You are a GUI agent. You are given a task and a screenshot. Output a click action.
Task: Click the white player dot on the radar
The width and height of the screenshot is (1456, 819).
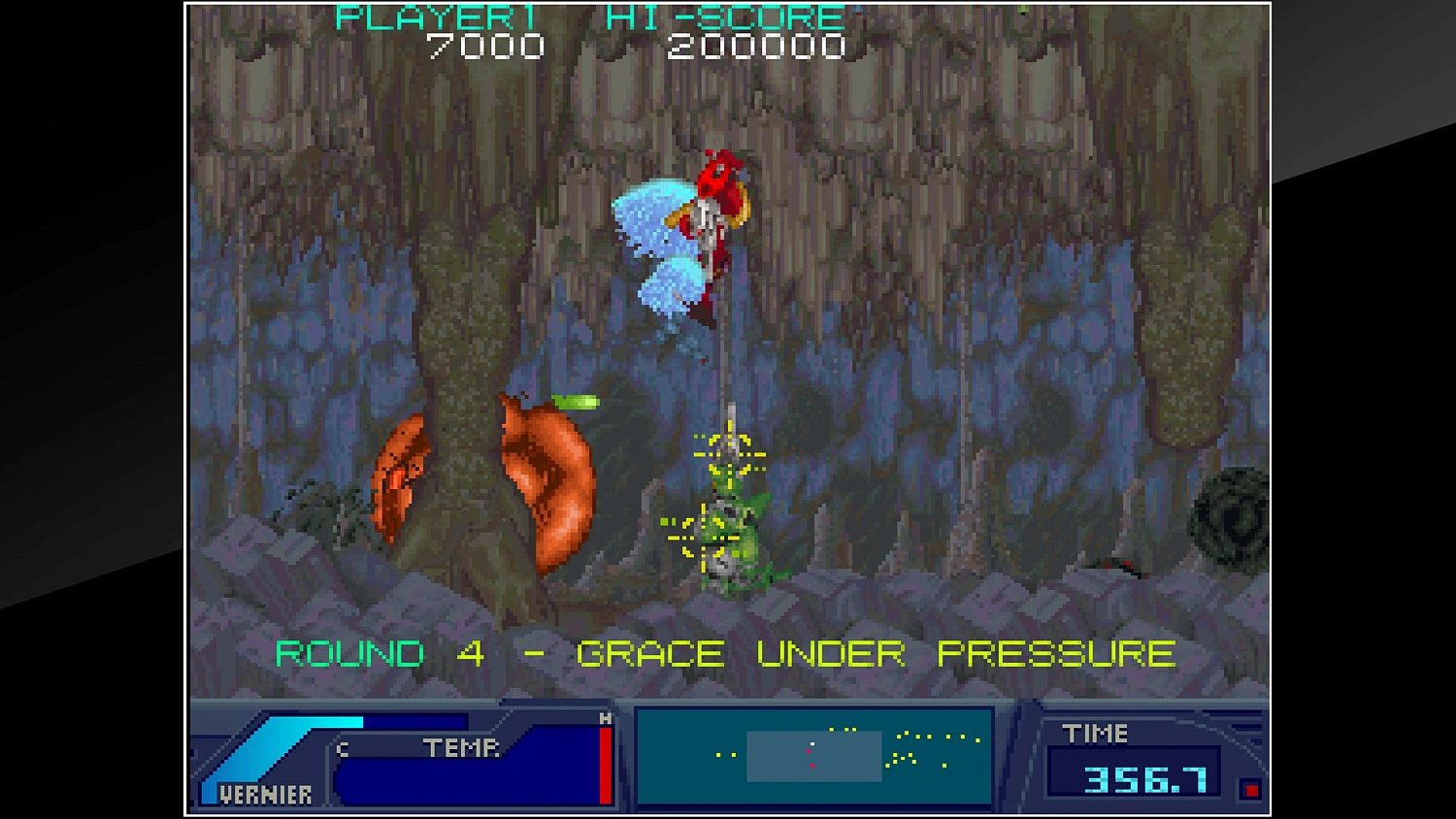pyautogui.click(x=811, y=743)
